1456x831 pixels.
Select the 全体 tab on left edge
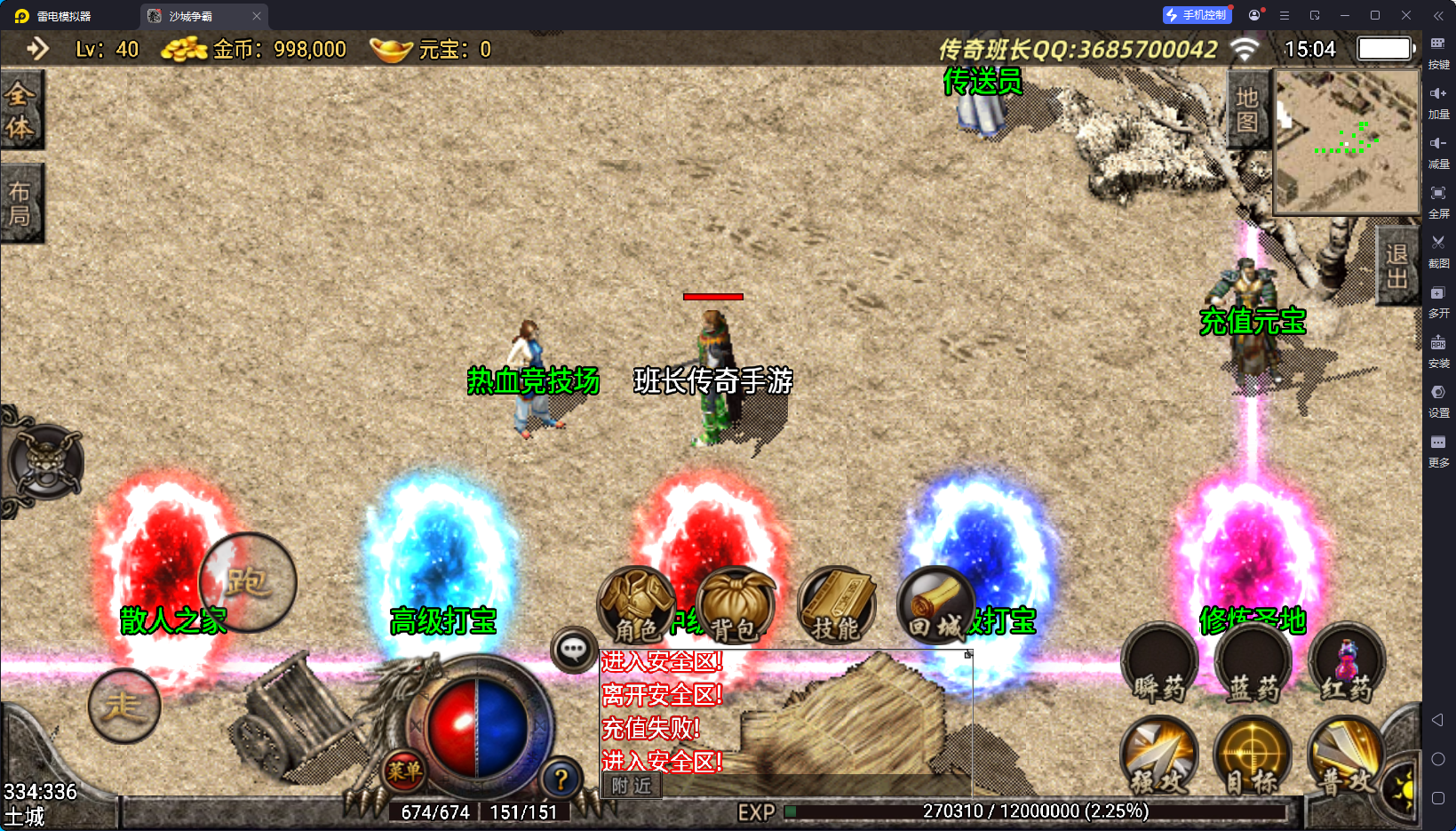20,110
